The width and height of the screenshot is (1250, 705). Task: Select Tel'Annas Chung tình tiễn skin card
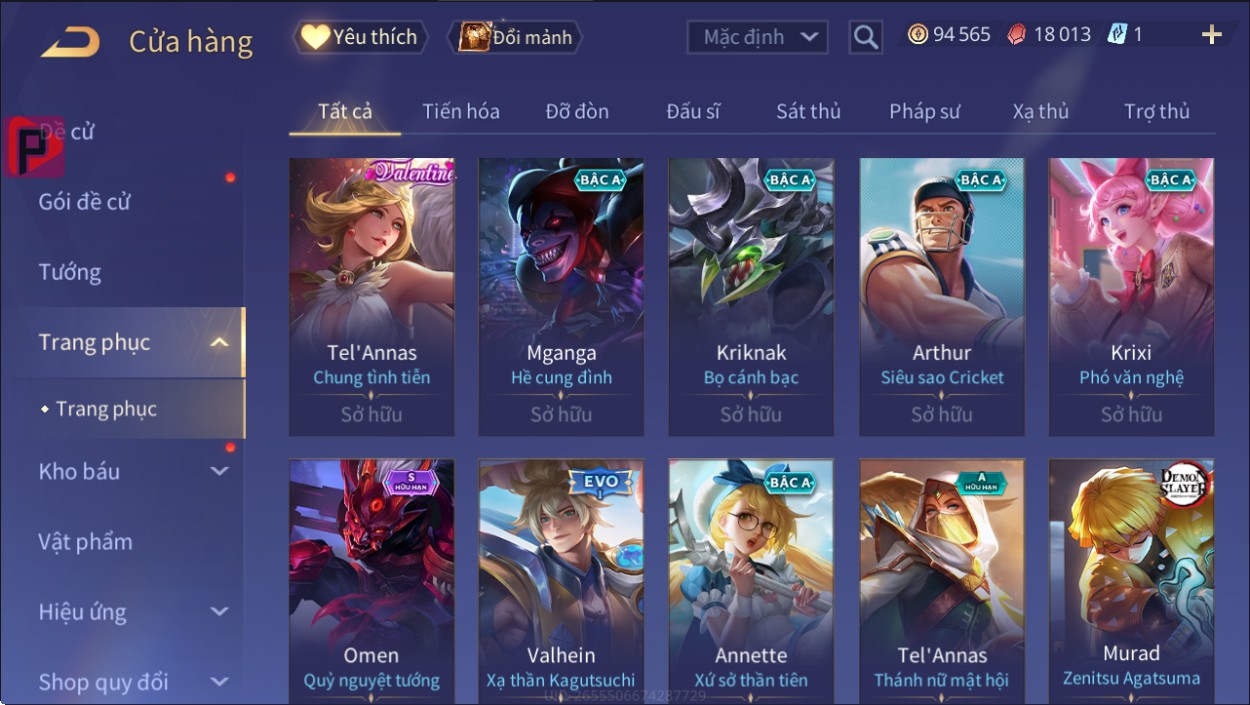pos(371,296)
